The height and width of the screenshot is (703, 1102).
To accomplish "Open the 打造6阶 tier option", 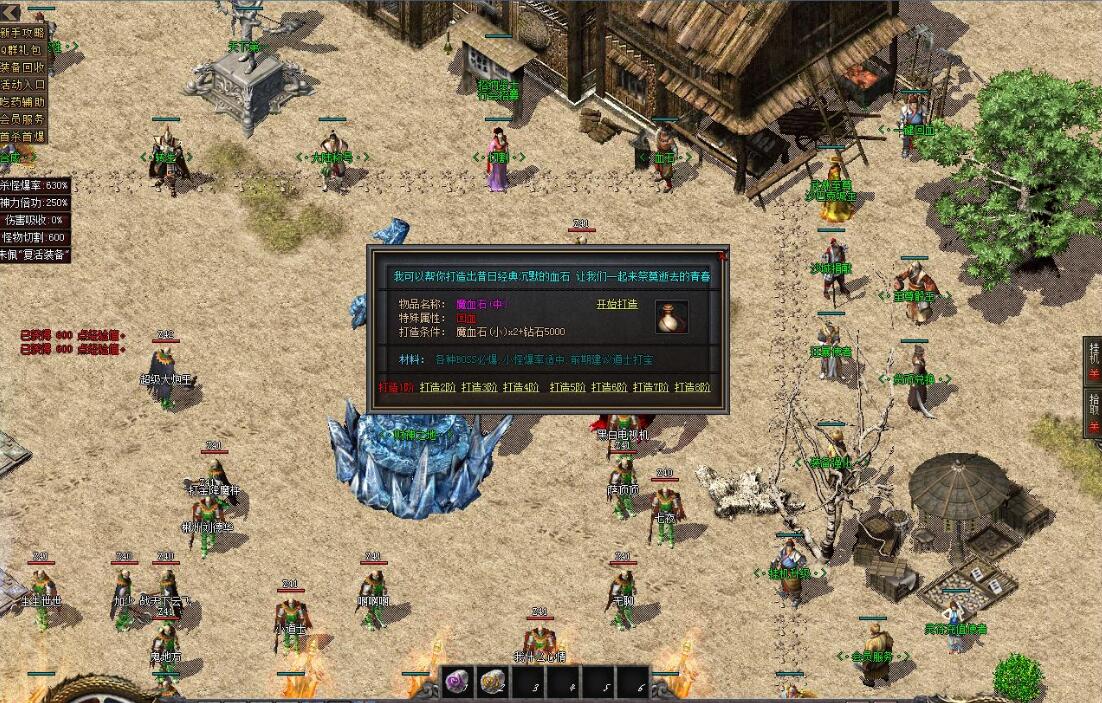I will click(609, 387).
